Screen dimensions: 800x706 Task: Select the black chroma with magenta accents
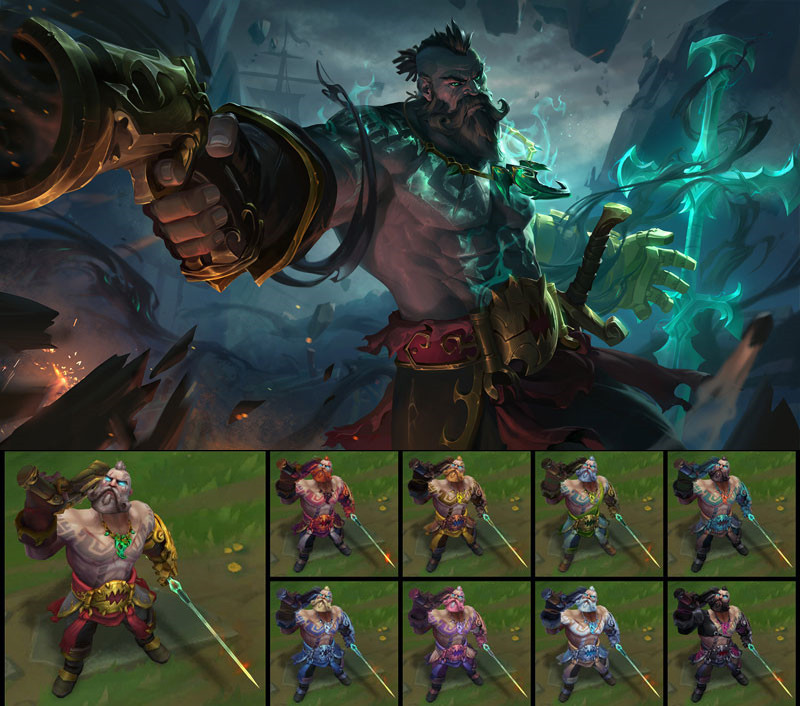tap(732, 641)
